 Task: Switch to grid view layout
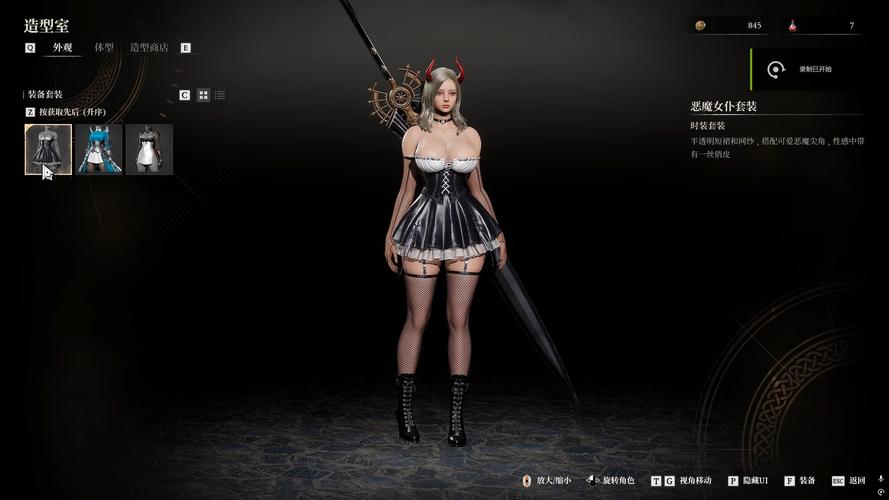point(203,95)
